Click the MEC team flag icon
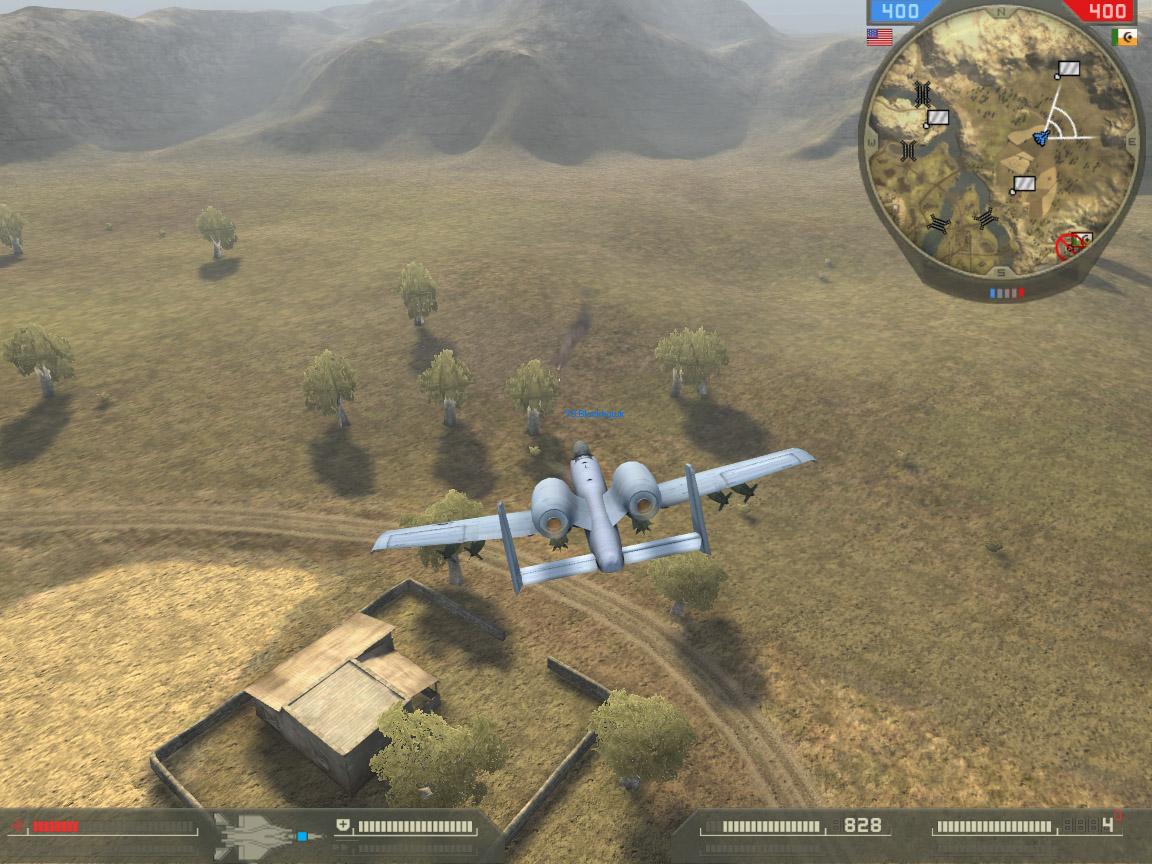Screen dimensions: 1152x864 1125,37
